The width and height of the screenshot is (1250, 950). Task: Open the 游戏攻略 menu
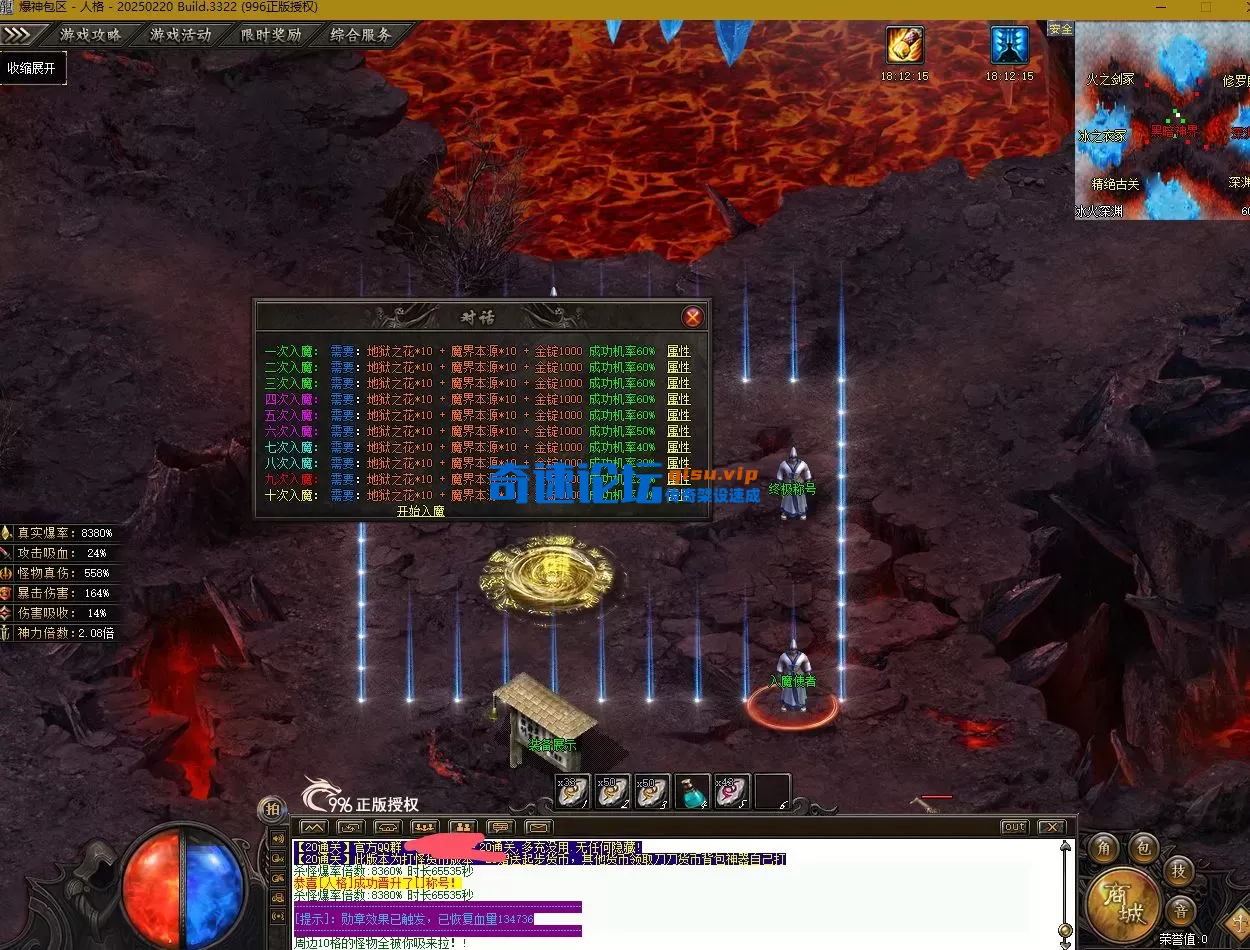point(91,34)
